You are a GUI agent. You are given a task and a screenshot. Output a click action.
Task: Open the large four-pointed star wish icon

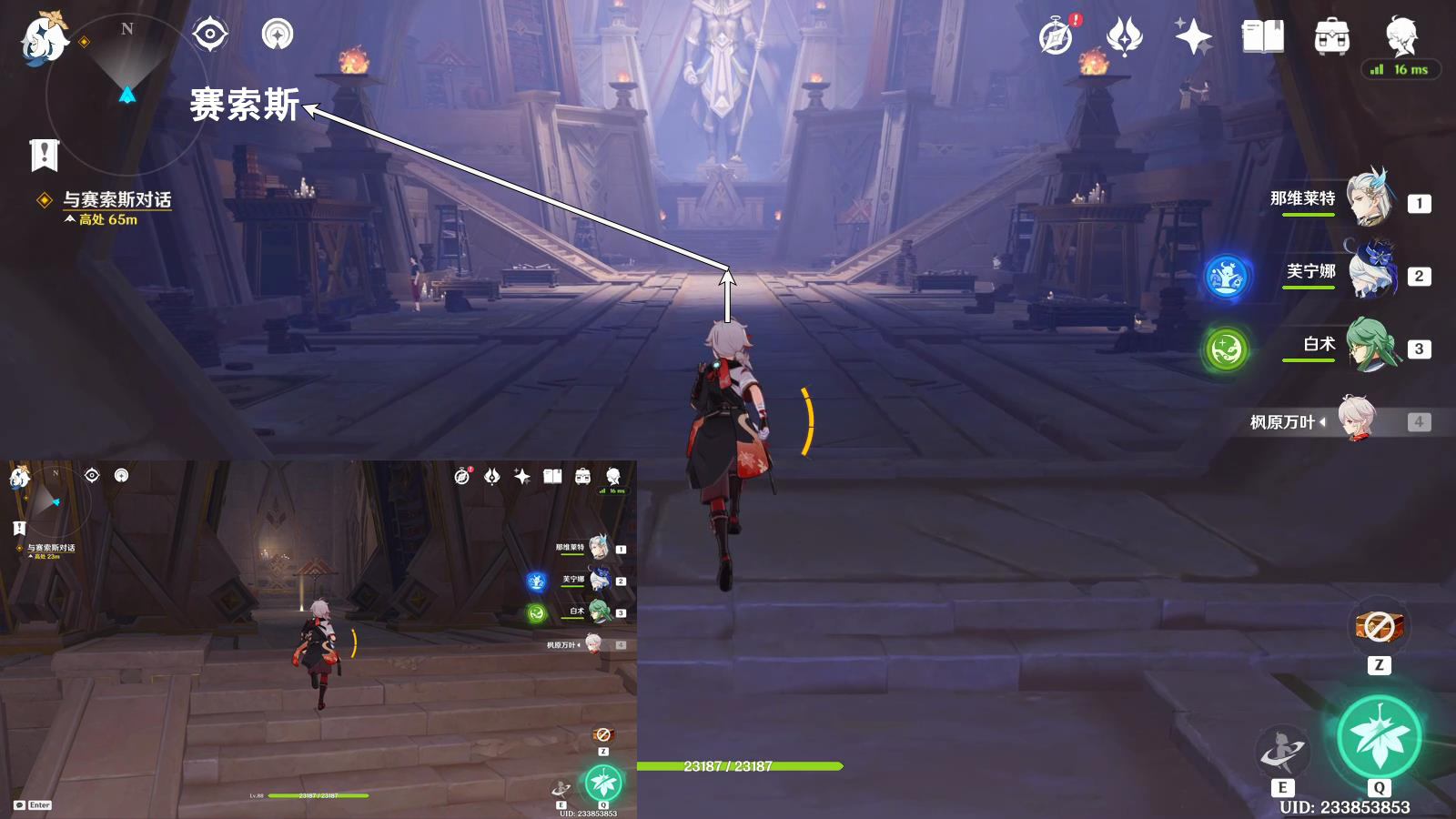1193,37
